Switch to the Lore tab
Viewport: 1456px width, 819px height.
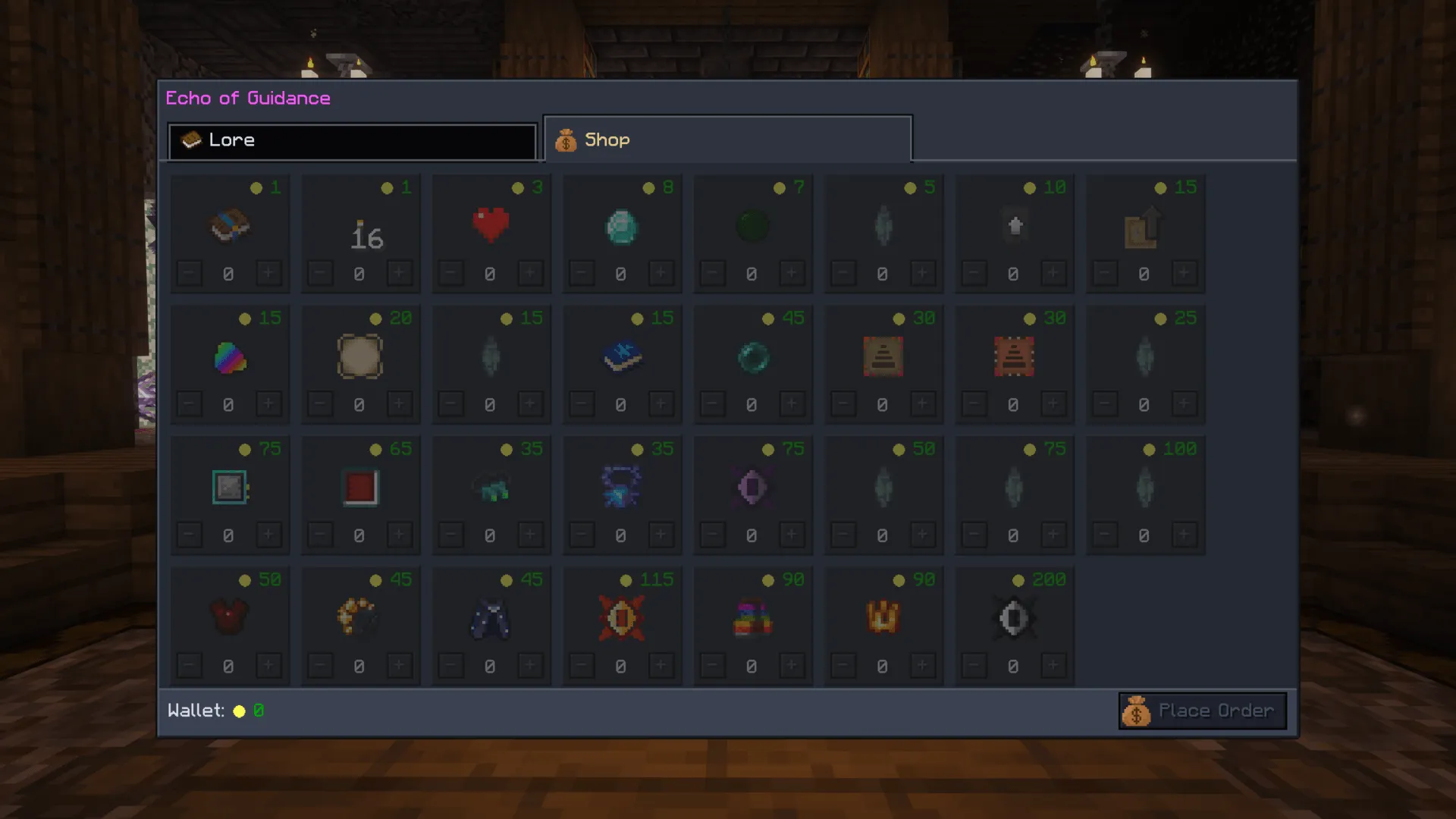pos(353,140)
